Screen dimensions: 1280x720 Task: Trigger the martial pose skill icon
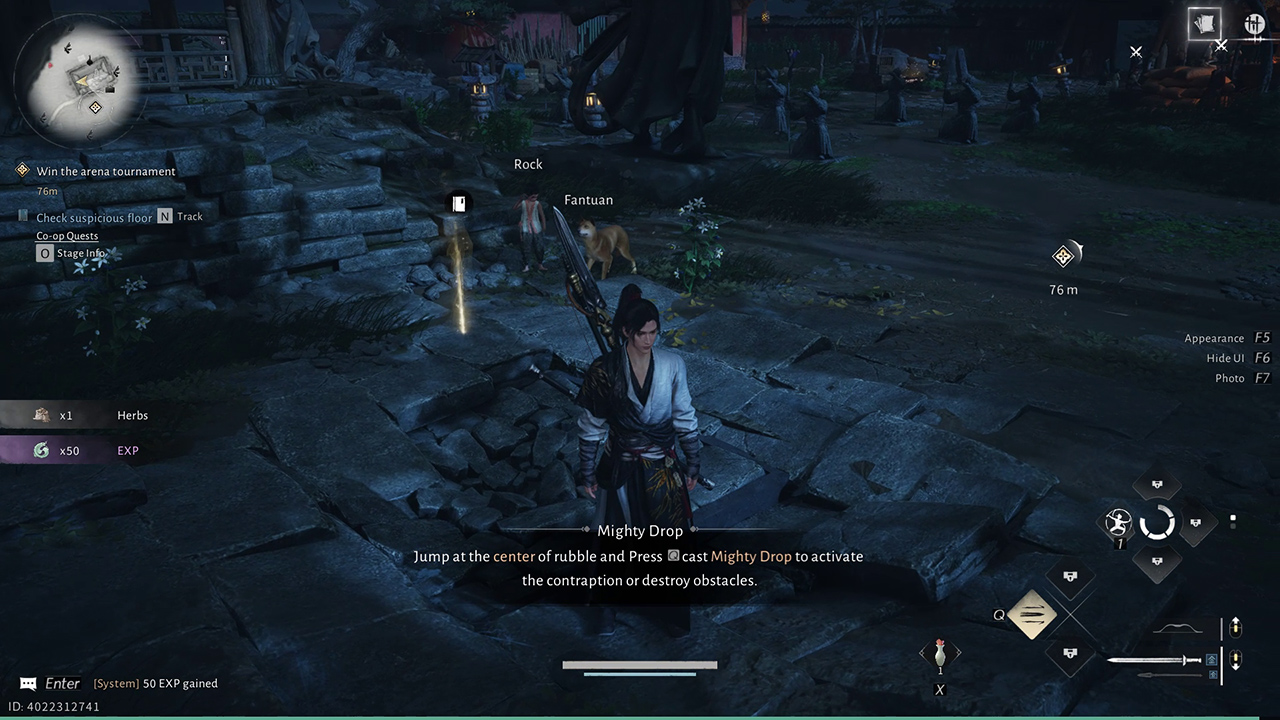[x=1118, y=522]
